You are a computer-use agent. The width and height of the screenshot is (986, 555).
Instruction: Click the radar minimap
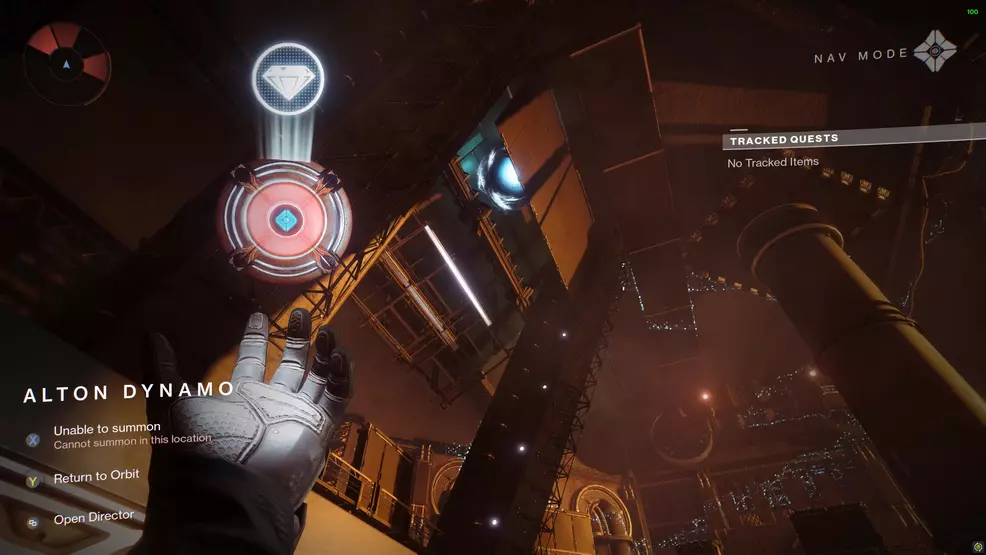tap(67, 65)
